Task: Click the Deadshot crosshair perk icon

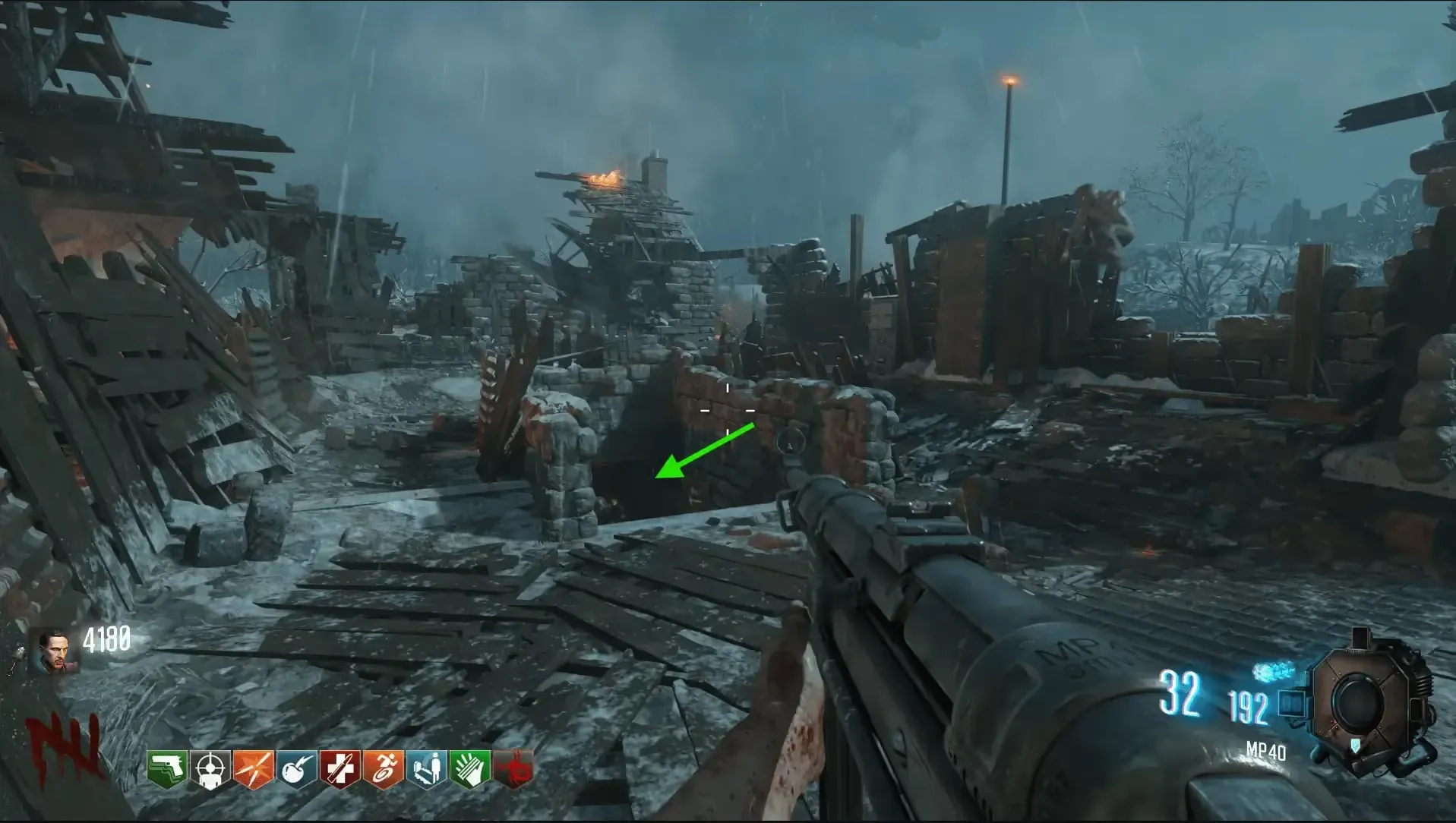Action: [x=210, y=770]
